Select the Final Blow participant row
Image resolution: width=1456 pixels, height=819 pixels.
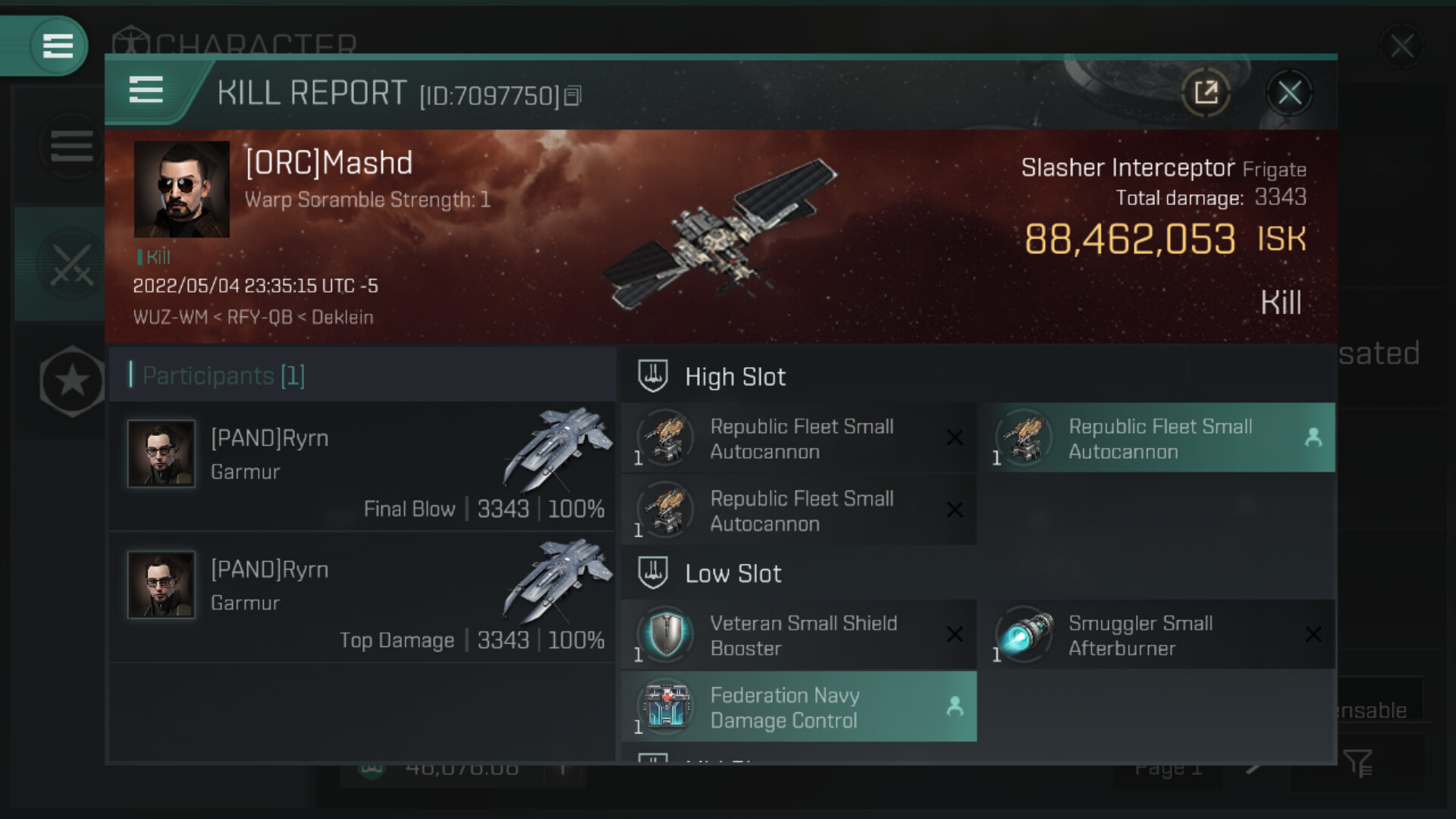[x=362, y=466]
